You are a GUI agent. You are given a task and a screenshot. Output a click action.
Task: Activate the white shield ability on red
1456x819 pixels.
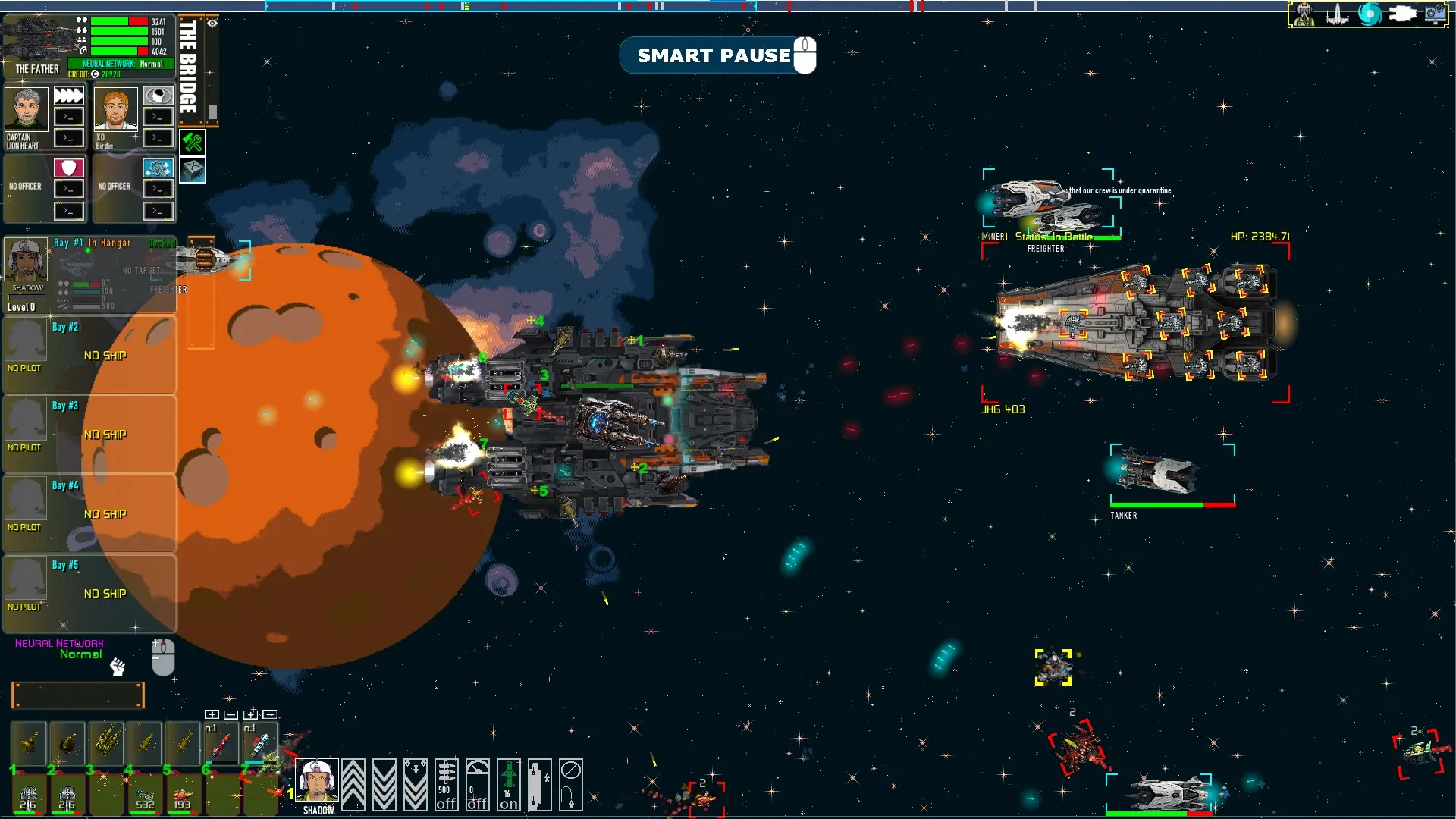[x=69, y=167]
